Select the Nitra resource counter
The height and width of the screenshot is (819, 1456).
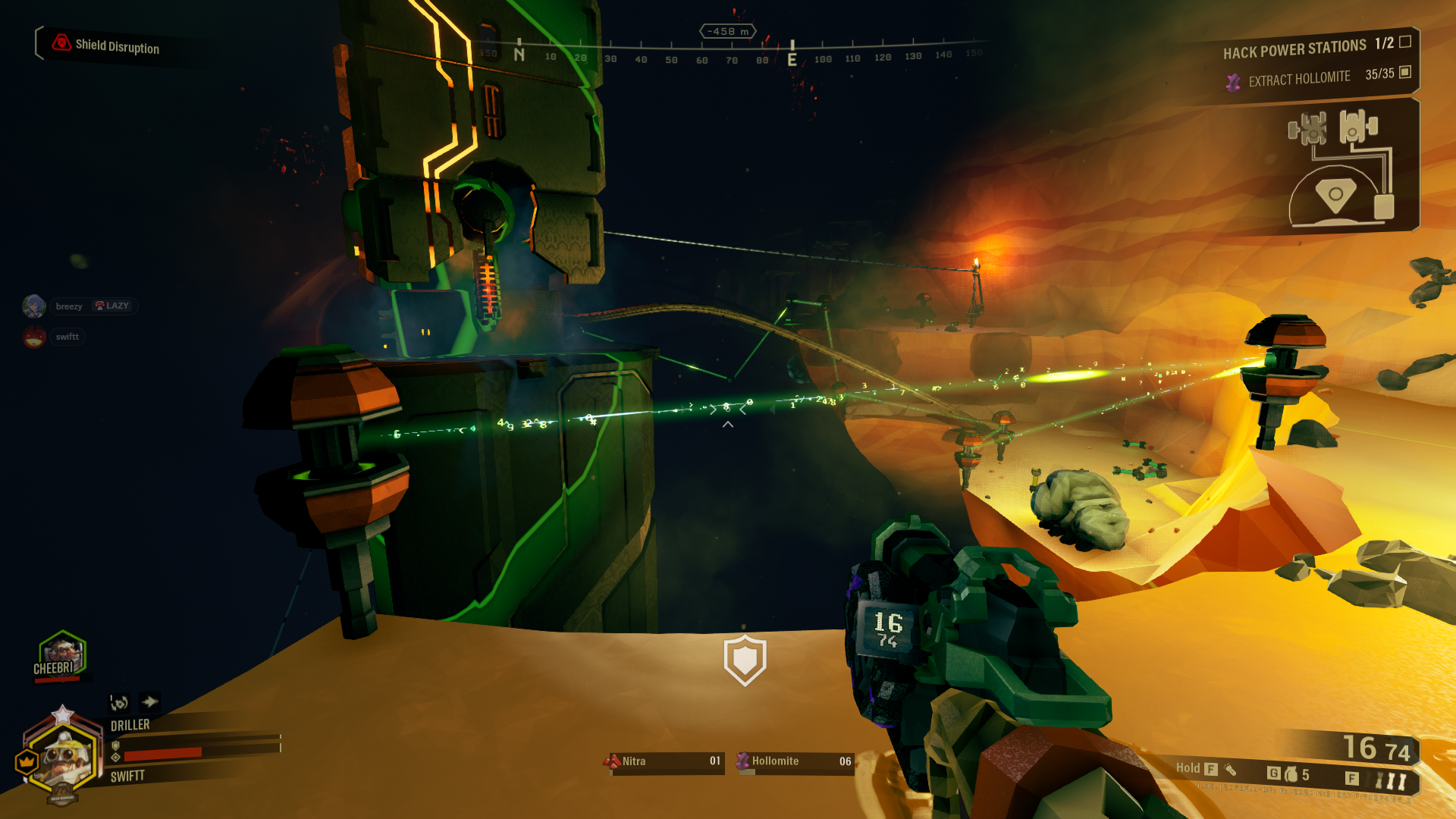tap(665, 761)
